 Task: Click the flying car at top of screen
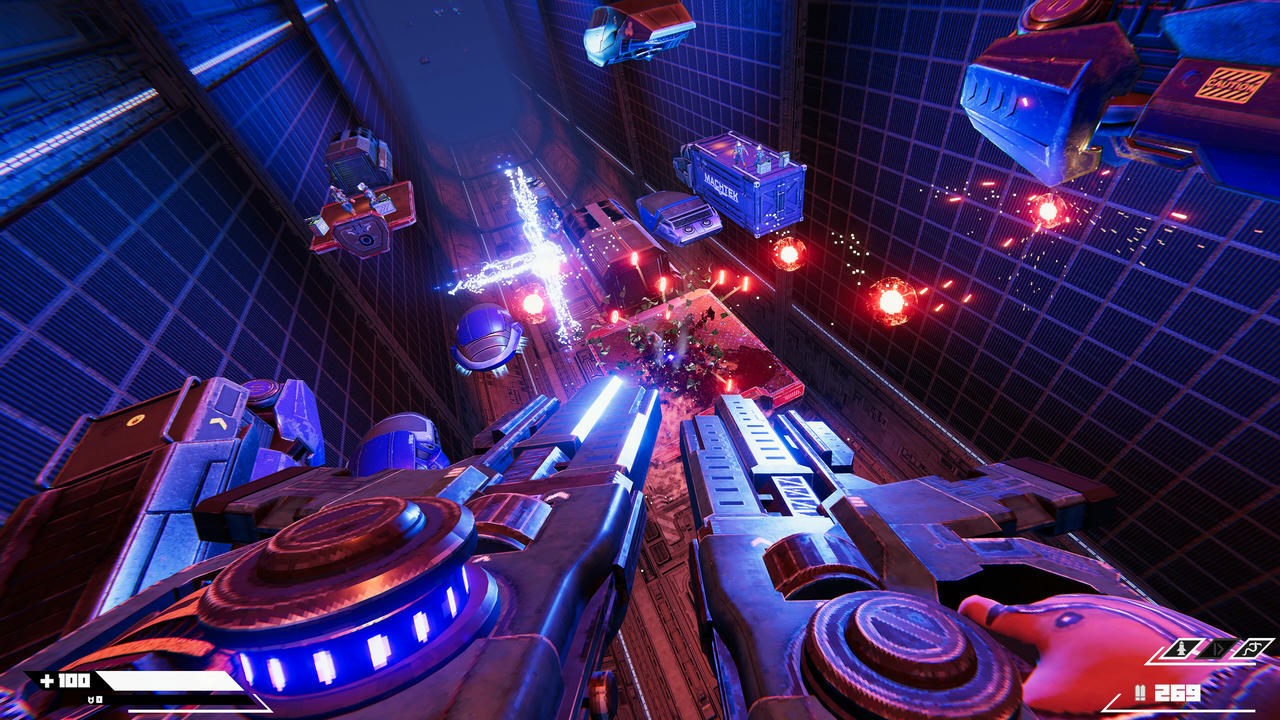(x=625, y=35)
